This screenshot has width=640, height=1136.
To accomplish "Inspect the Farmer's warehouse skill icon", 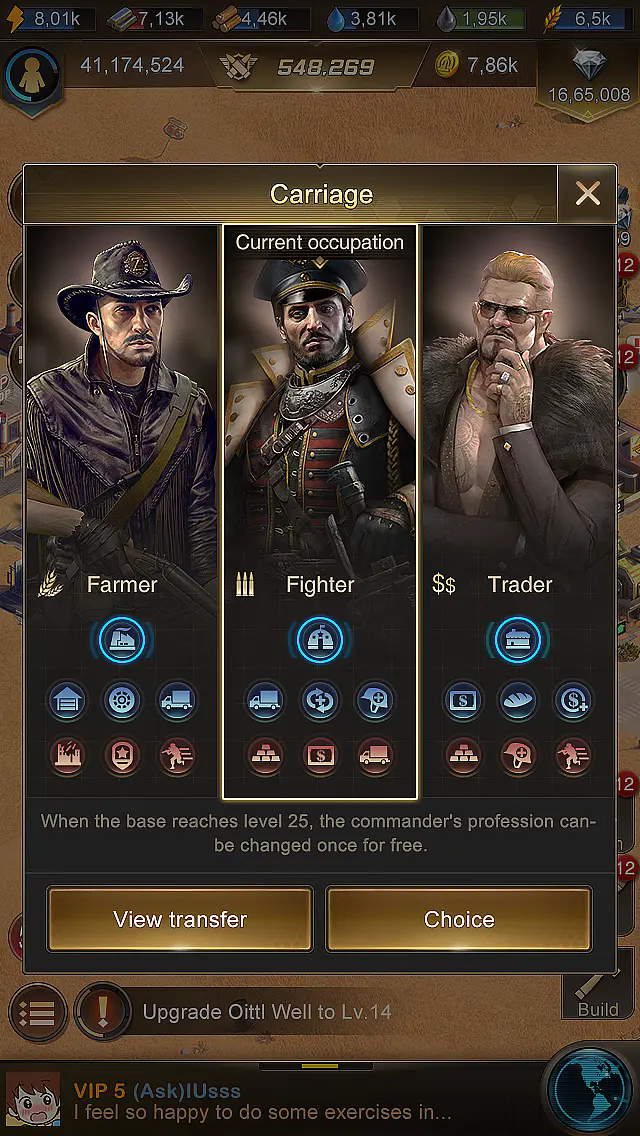I will coord(67,701).
